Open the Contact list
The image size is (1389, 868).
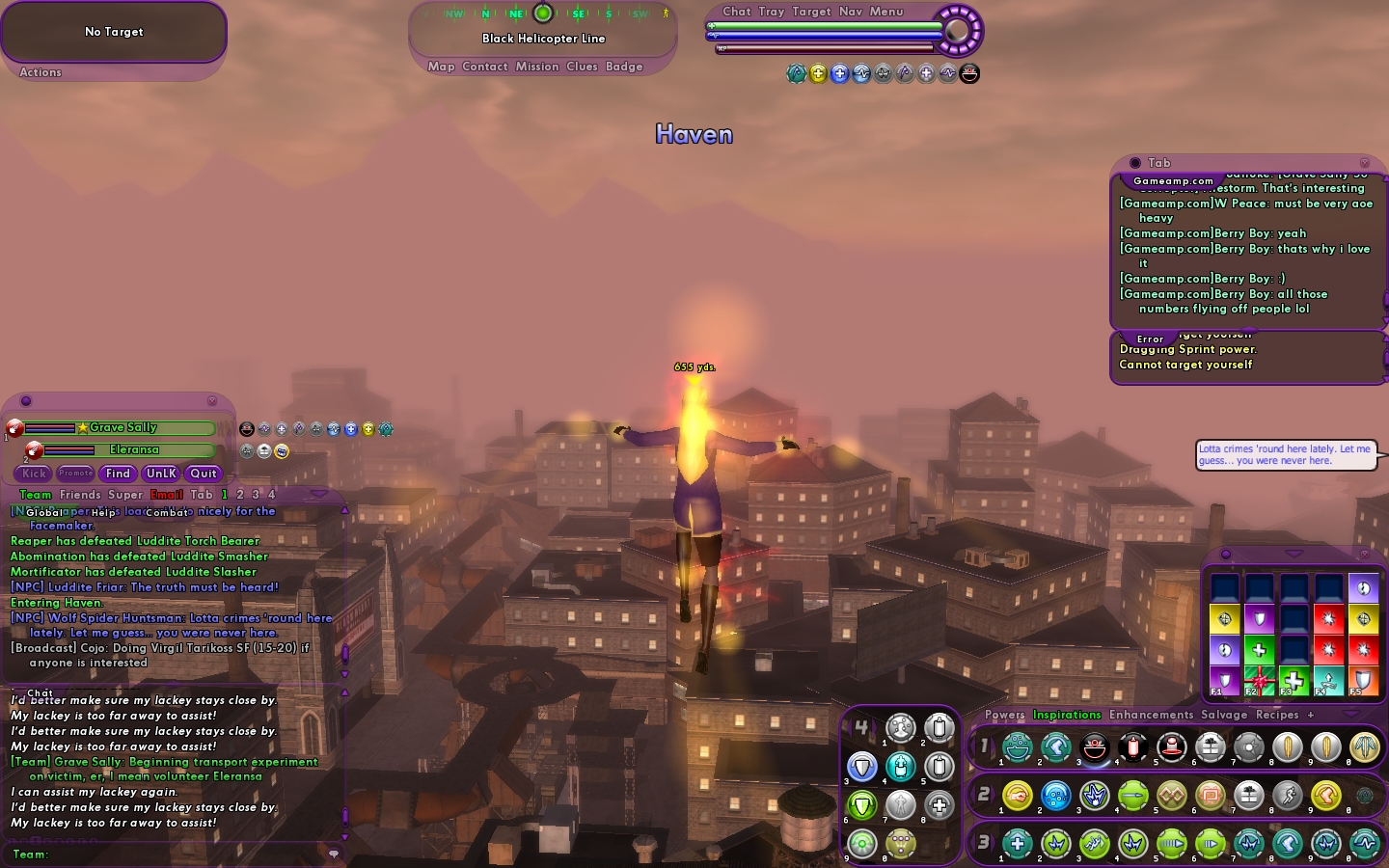484,67
